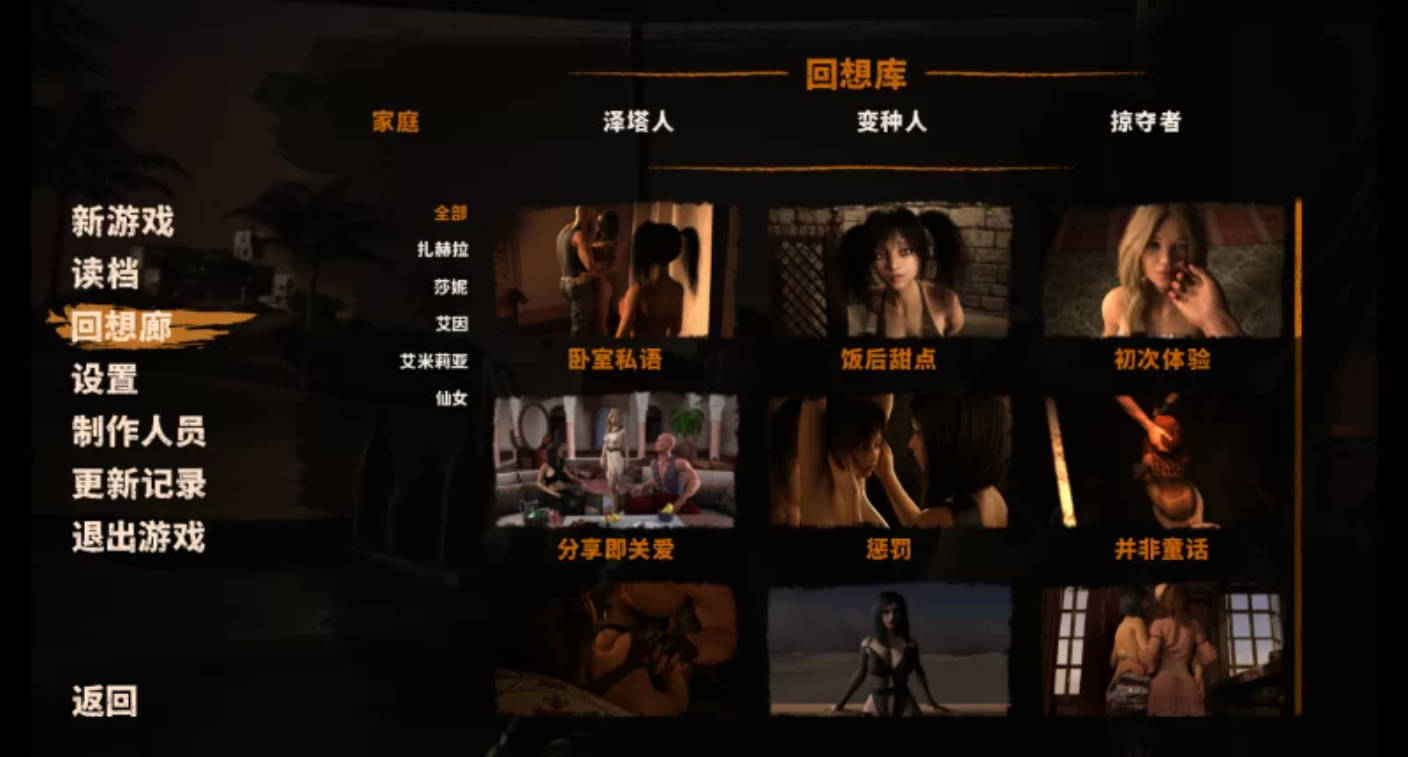Select the 全部 character filter
Image resolution: width=1408 pixels, height=757 pixels.
(452, 213)
